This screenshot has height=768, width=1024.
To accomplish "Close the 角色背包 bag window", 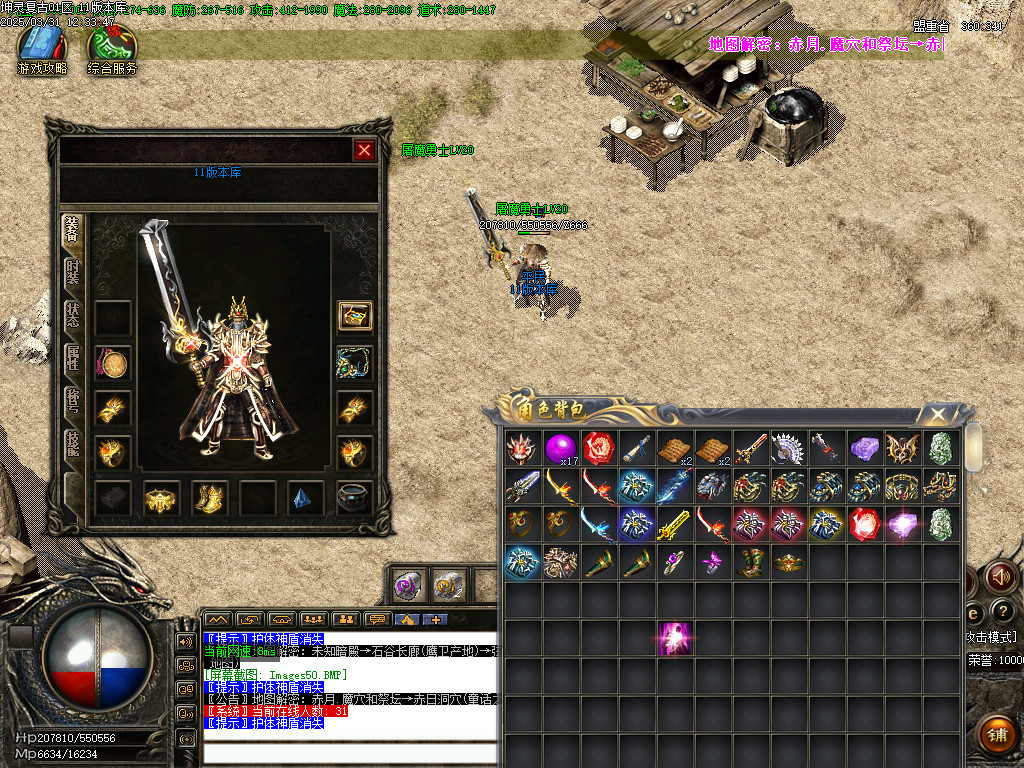I will (937, 415).
